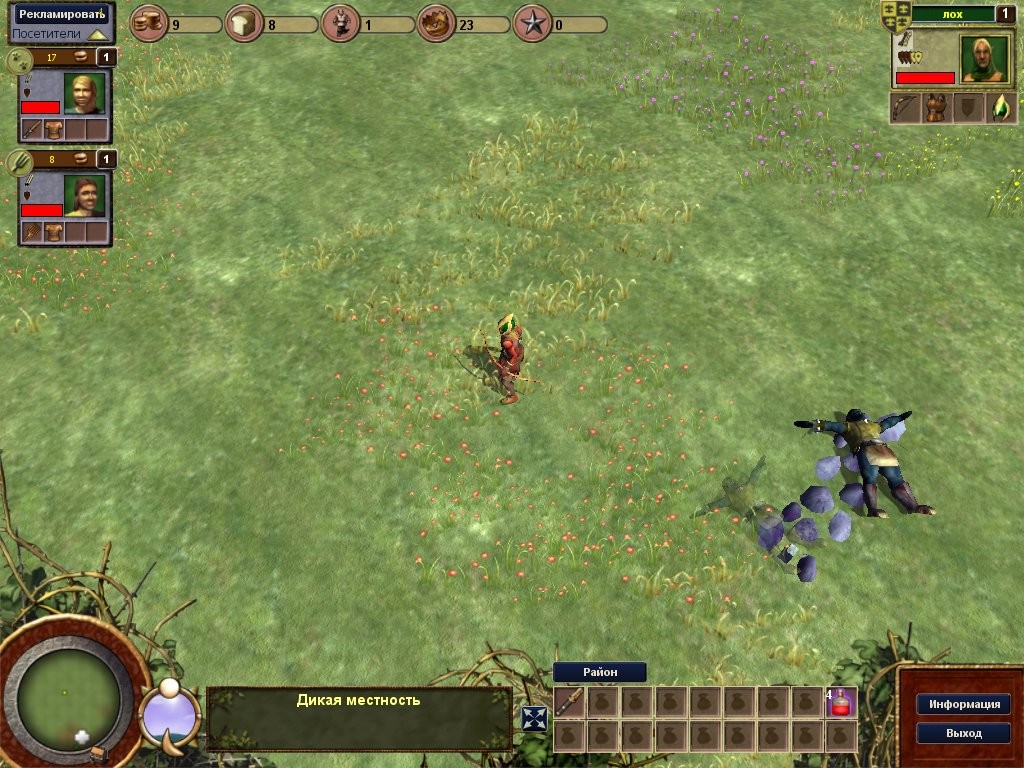Select the hero's leather armor slot

938,108
